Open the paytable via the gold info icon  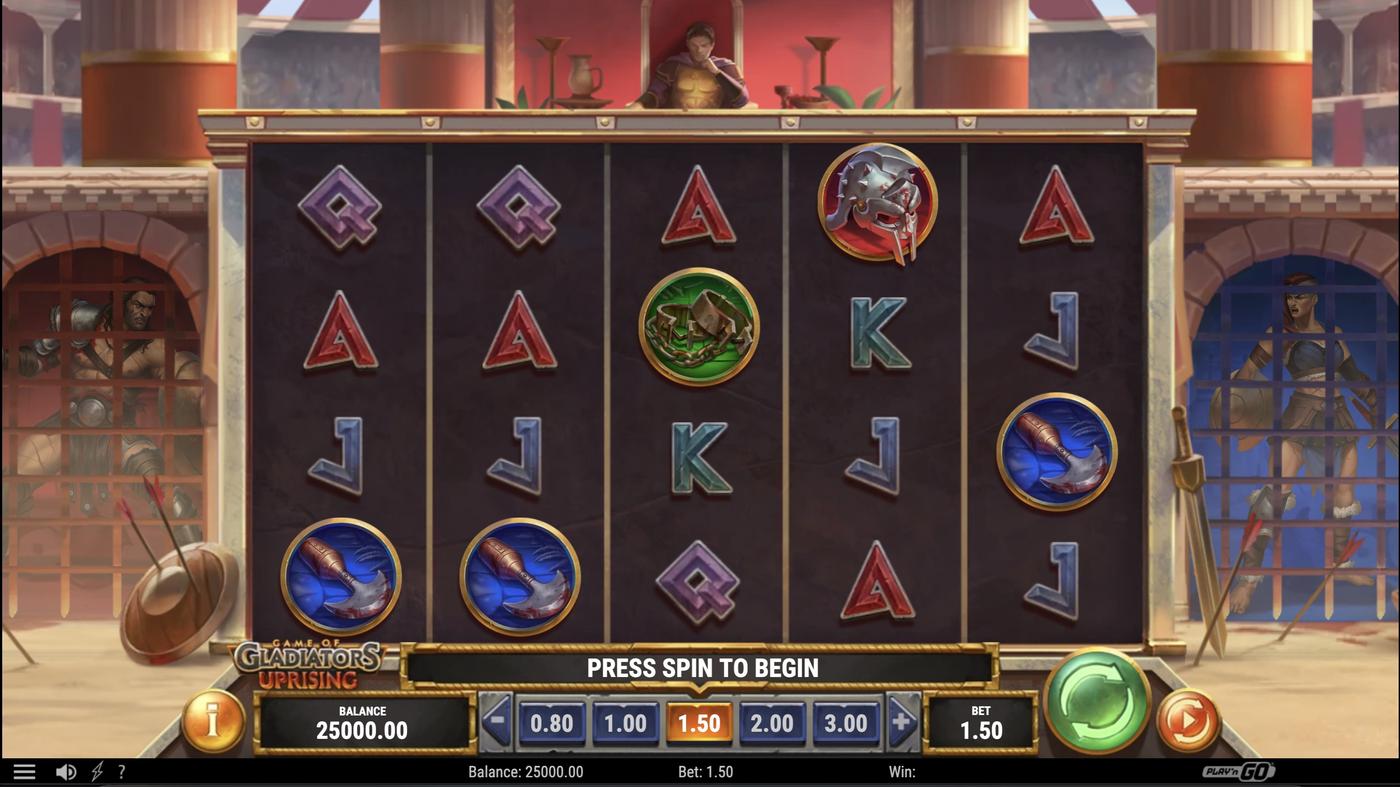pos(213,722)
